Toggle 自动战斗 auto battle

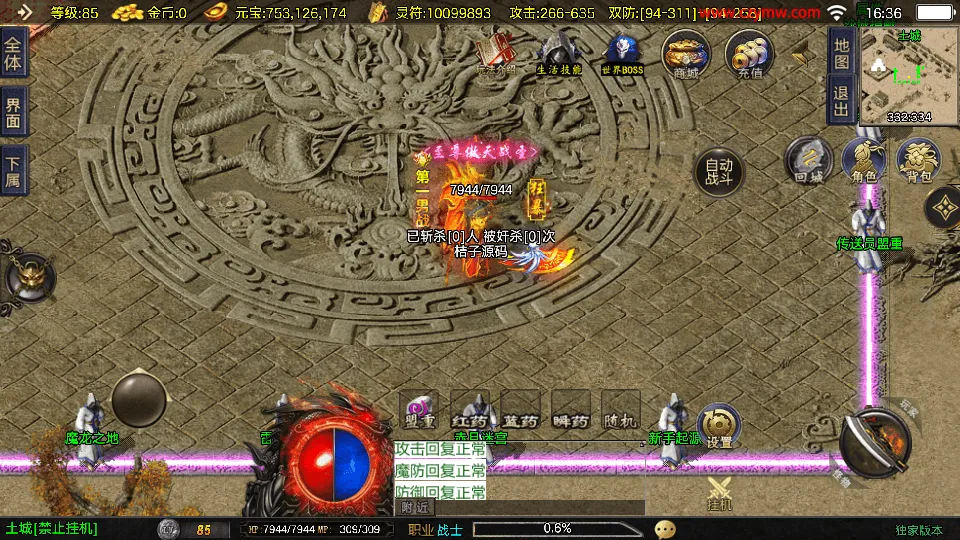(719, 173)
